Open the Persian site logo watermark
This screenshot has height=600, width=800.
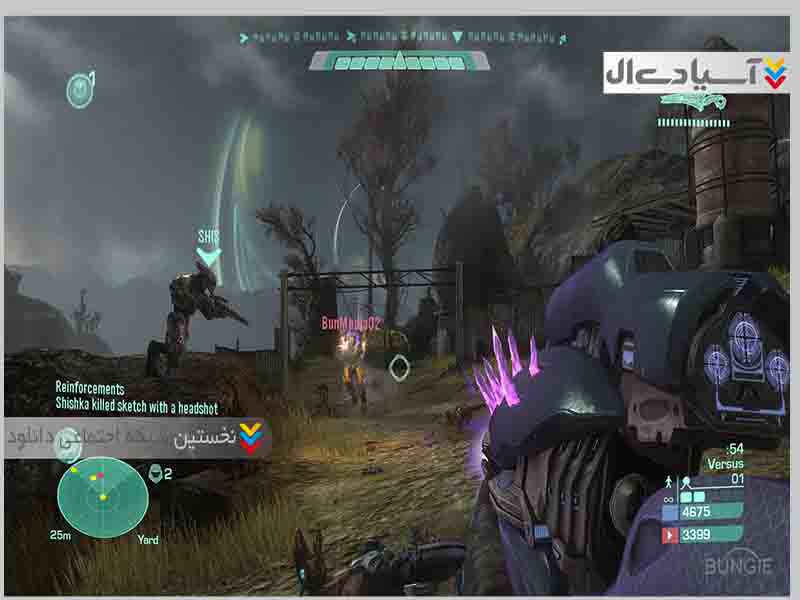697,70
